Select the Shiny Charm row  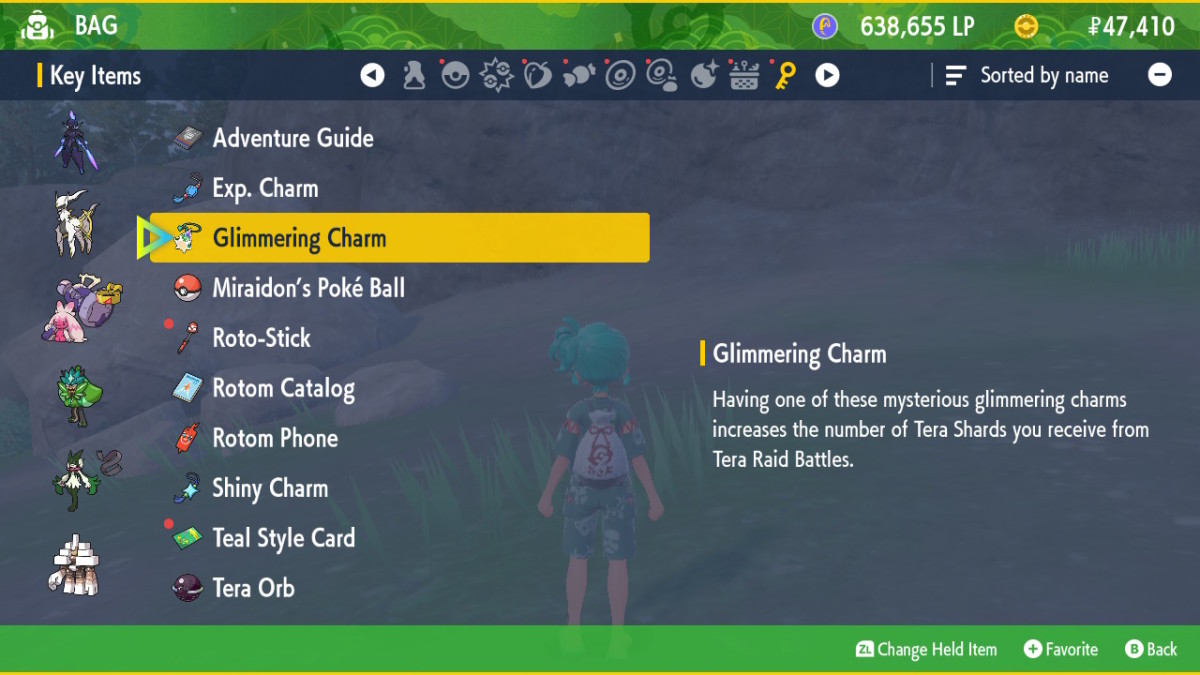click(x=270, y=488)
